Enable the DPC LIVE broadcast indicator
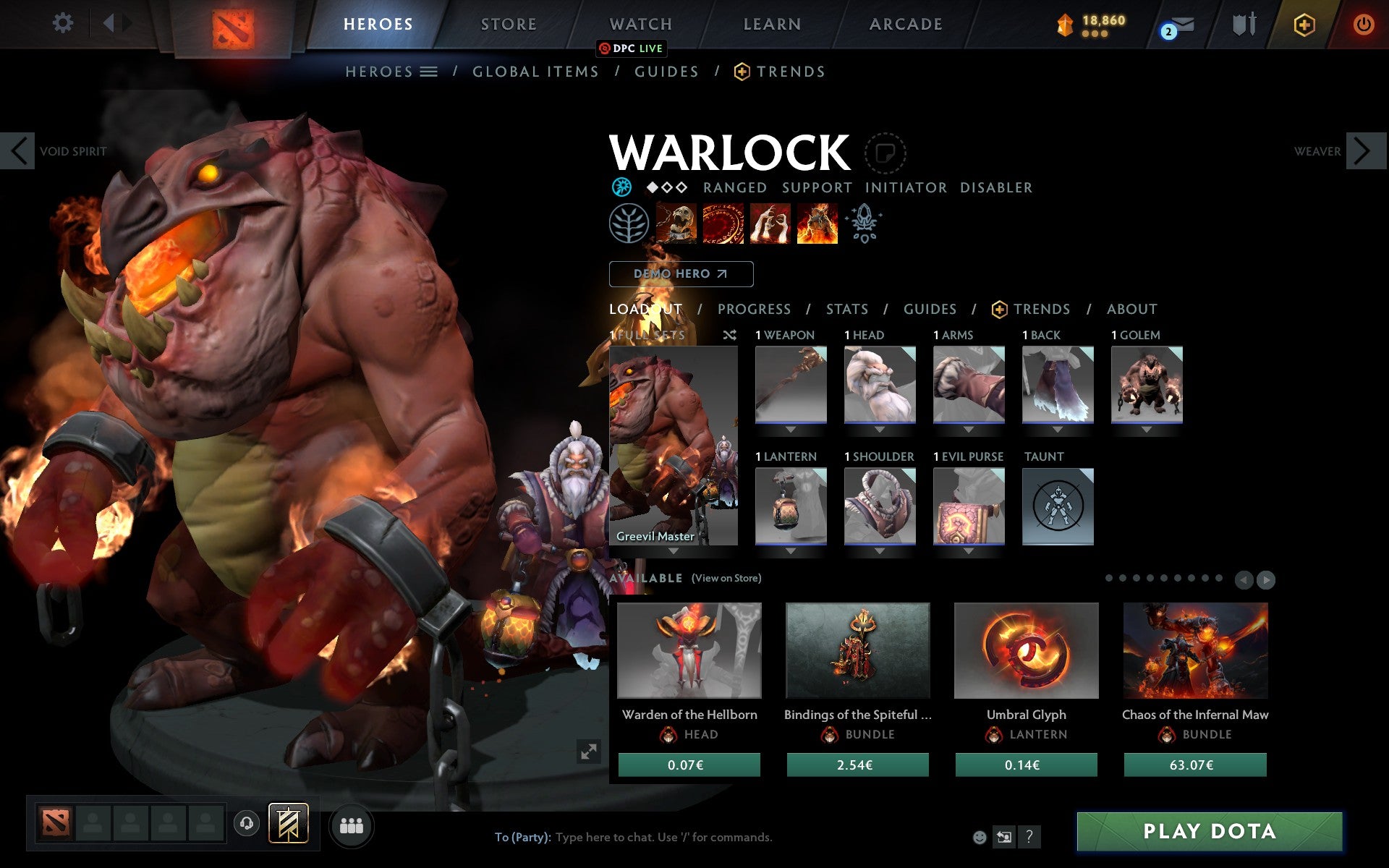Screen dimensions: 1389x868 pos(631,48)
